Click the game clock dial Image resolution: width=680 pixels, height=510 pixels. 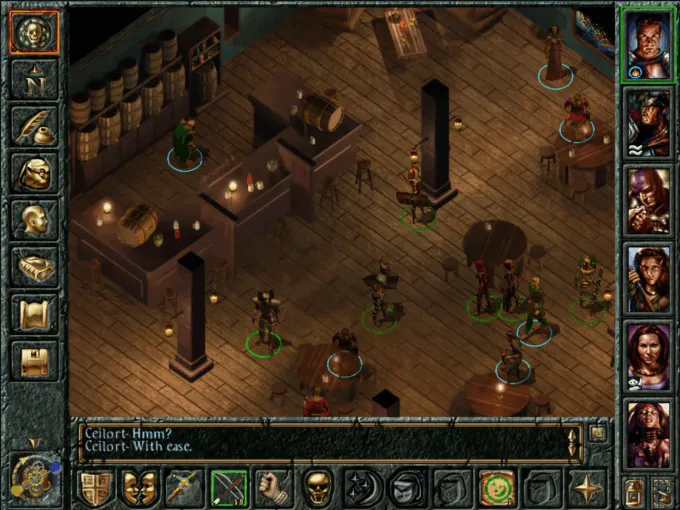[32, 478]
